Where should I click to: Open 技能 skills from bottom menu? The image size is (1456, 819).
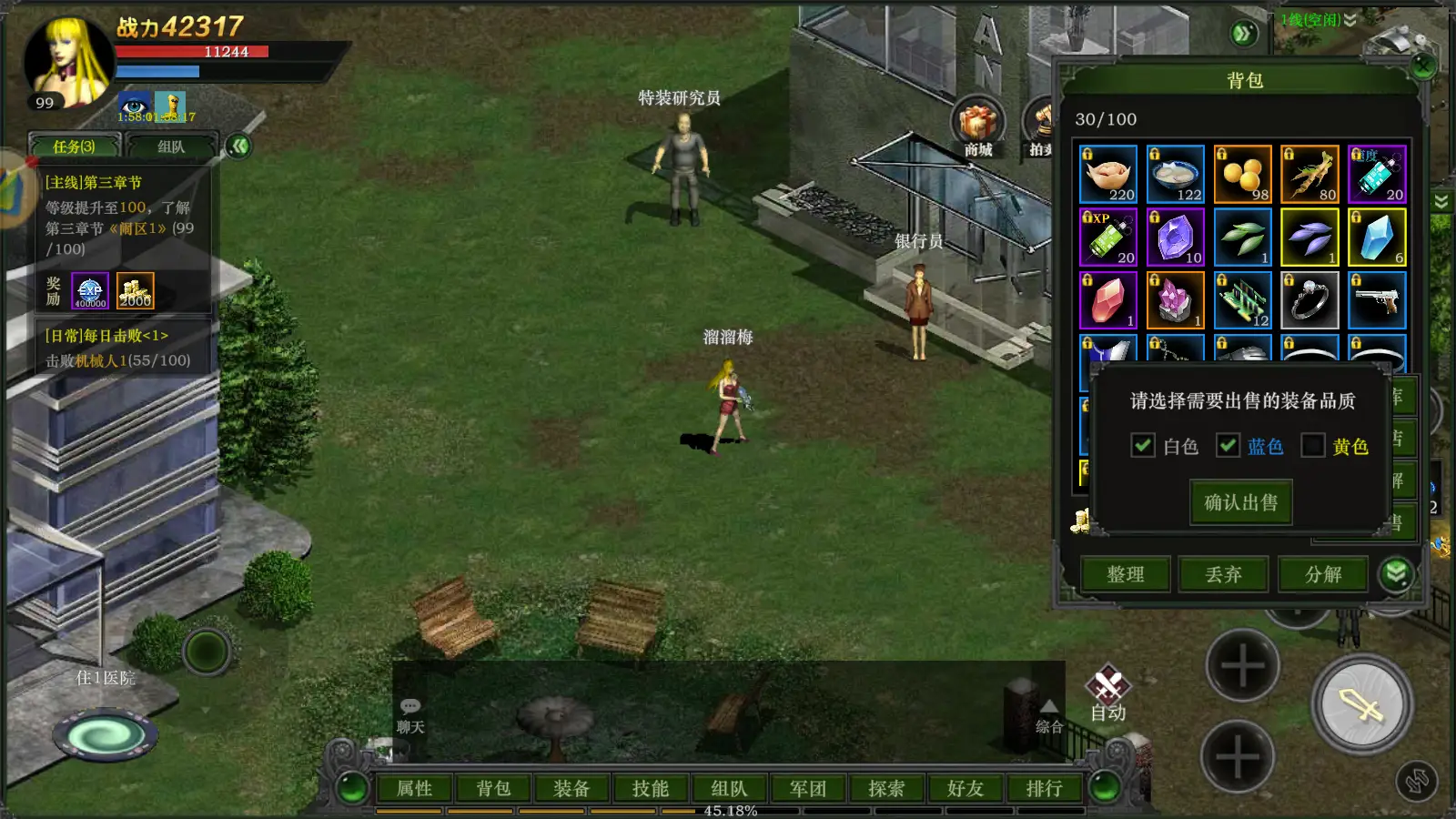coord(651,788)
